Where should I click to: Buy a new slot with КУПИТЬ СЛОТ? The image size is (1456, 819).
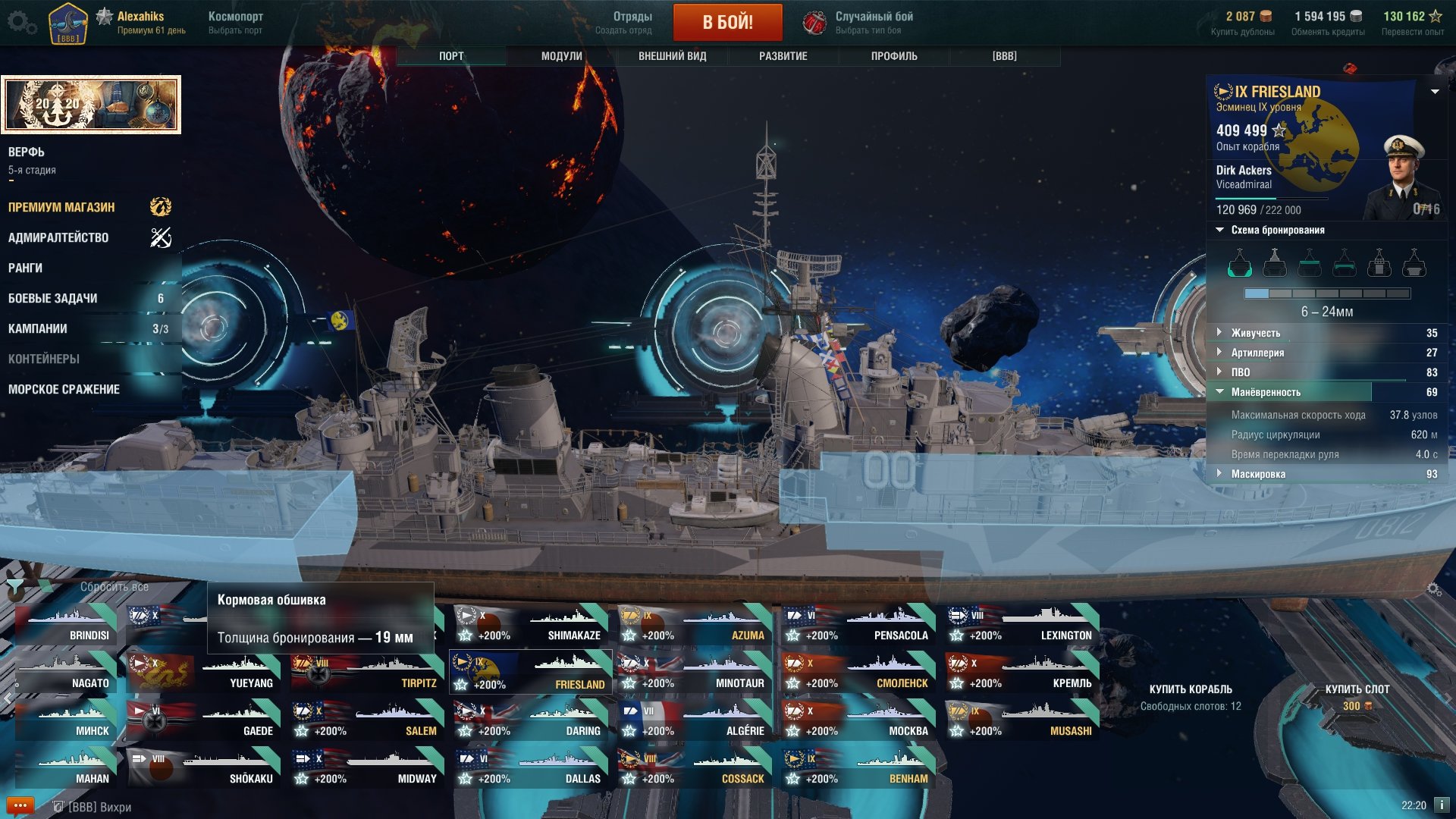point(1357,689)
